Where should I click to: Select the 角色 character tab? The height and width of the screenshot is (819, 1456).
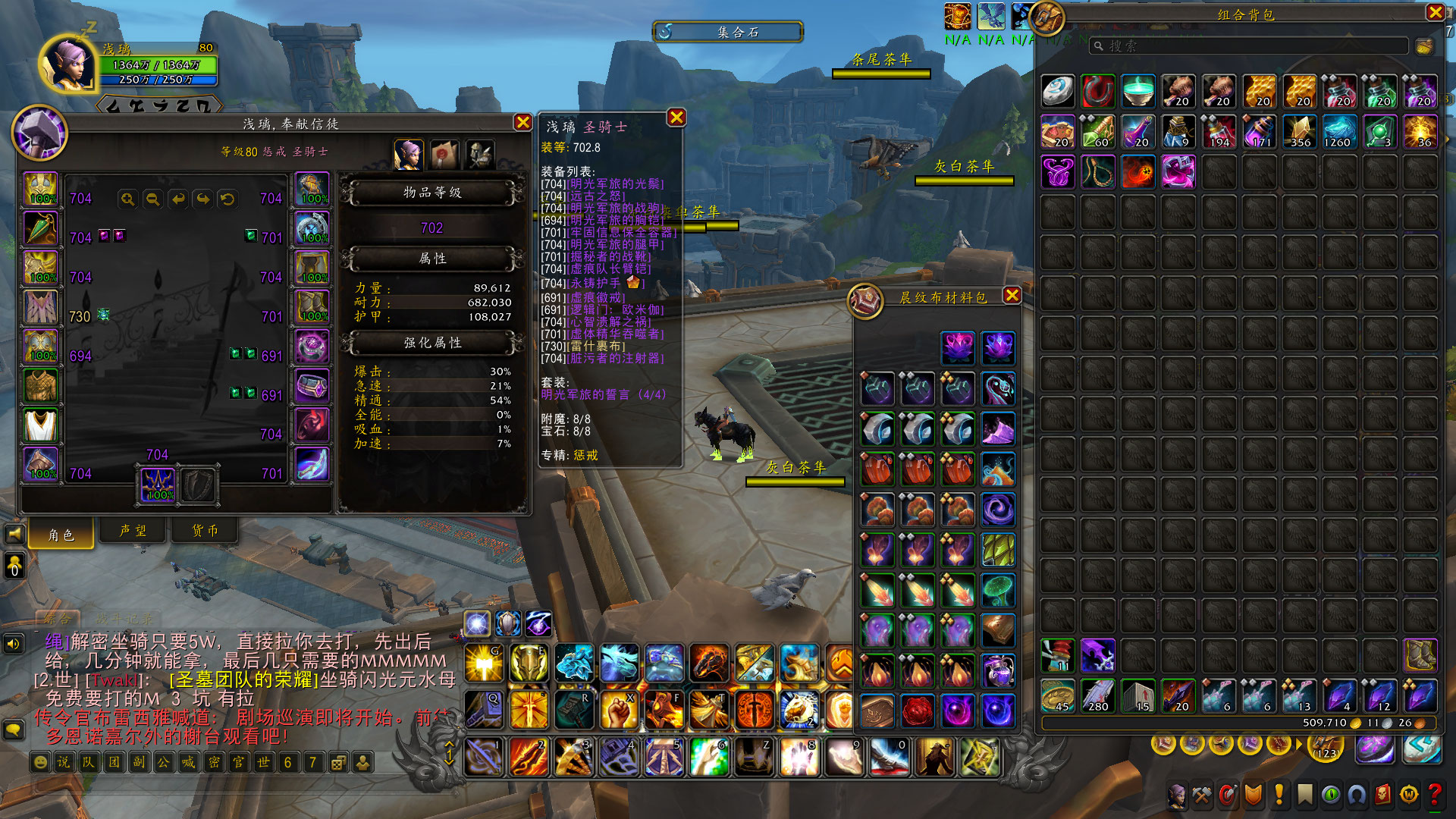[x=61, y=534]
